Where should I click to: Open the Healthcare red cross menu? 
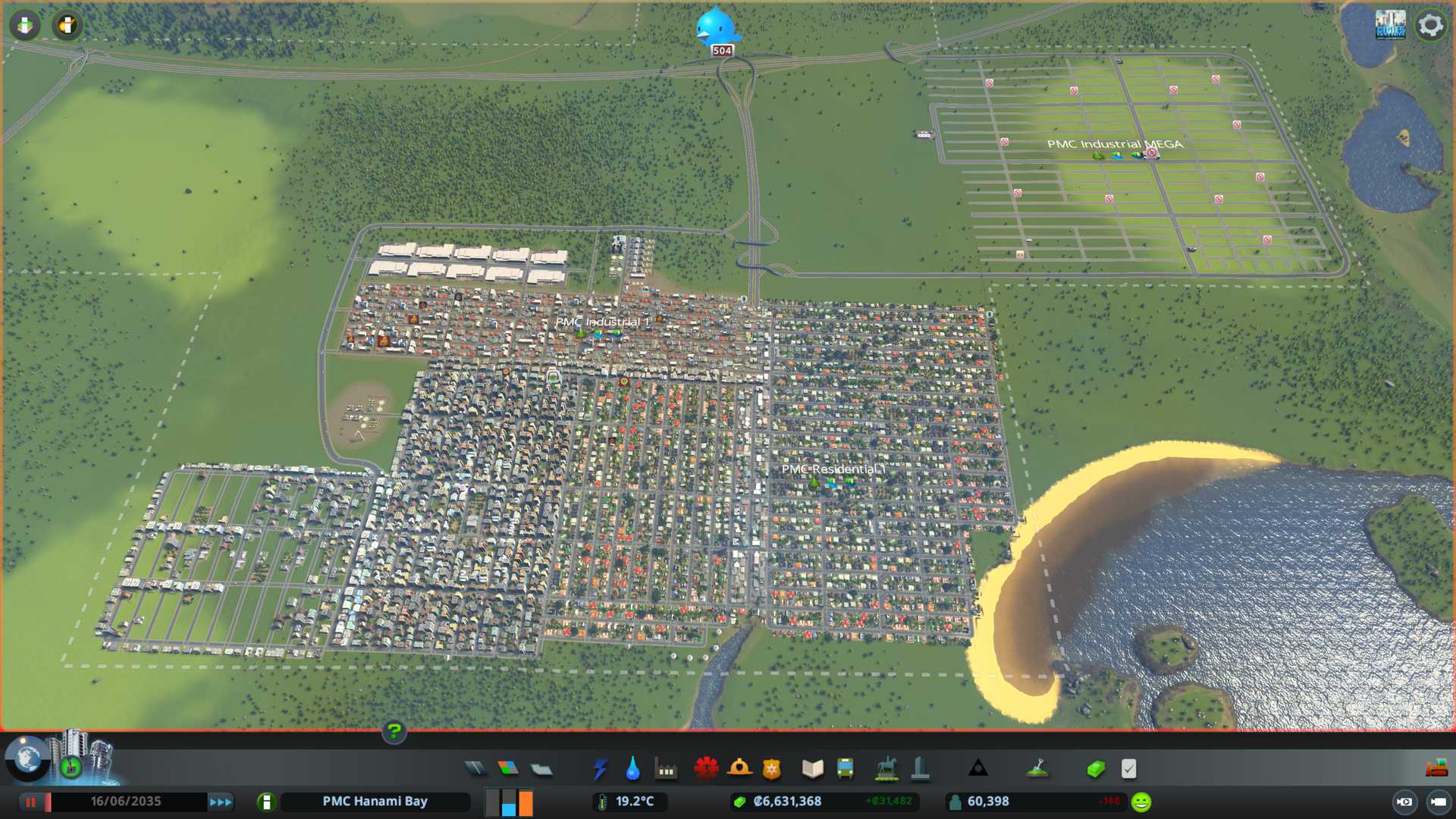tap(706, 769)
